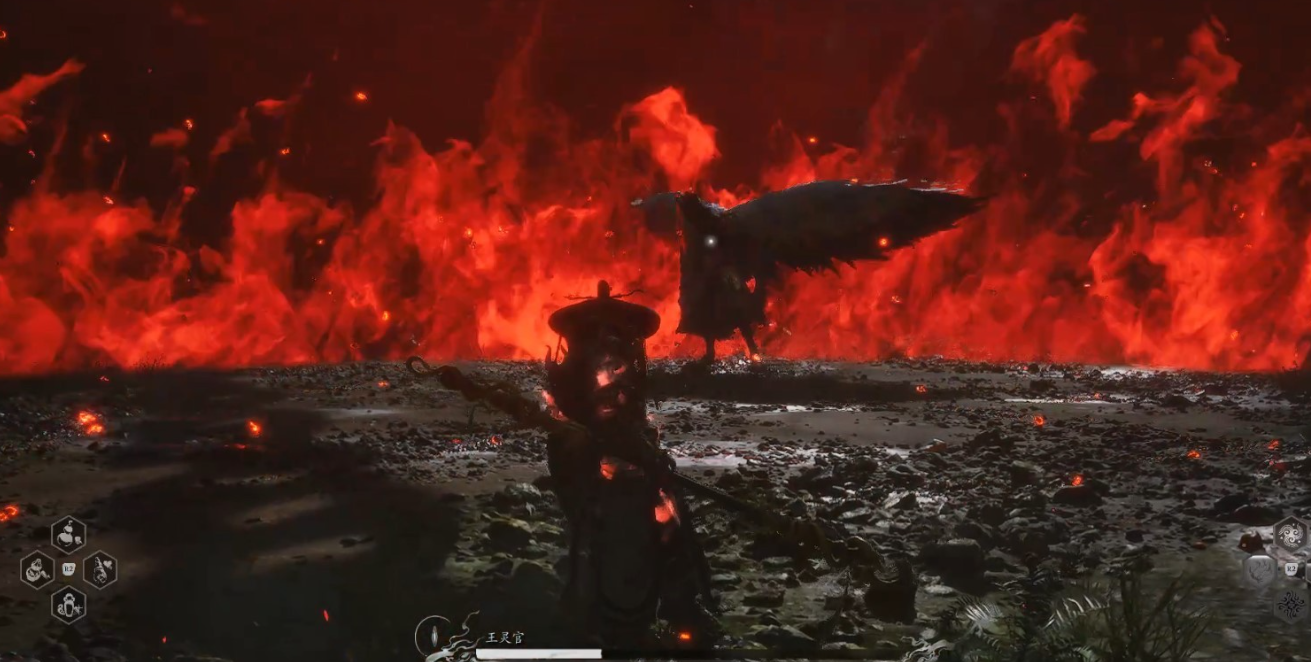Select the jar-with-swirl item slot
This screenshot has height=662, width=1311.
pyautogui.click(x=69, y=604)
